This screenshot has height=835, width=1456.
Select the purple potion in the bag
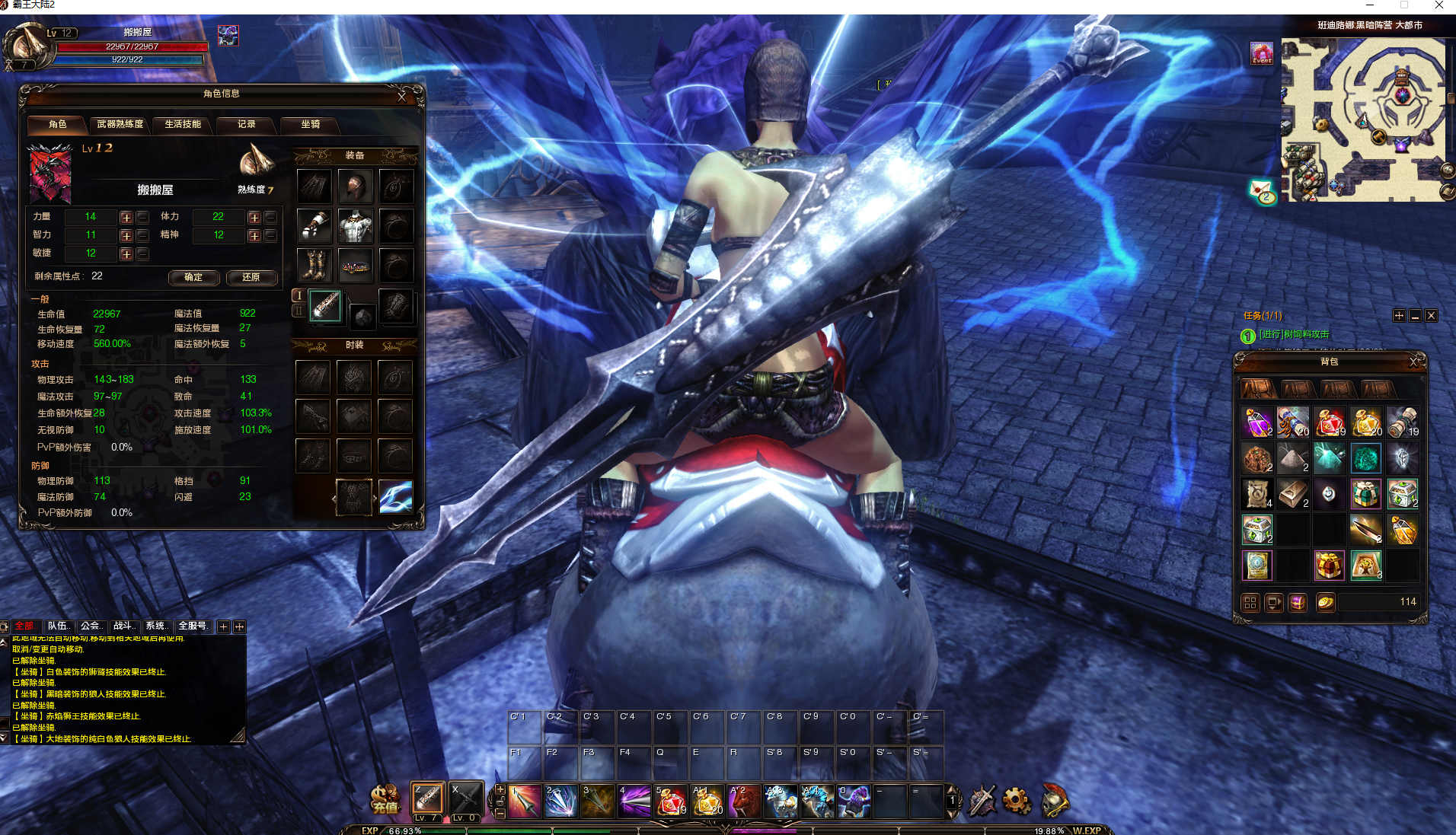(1256, 422)
